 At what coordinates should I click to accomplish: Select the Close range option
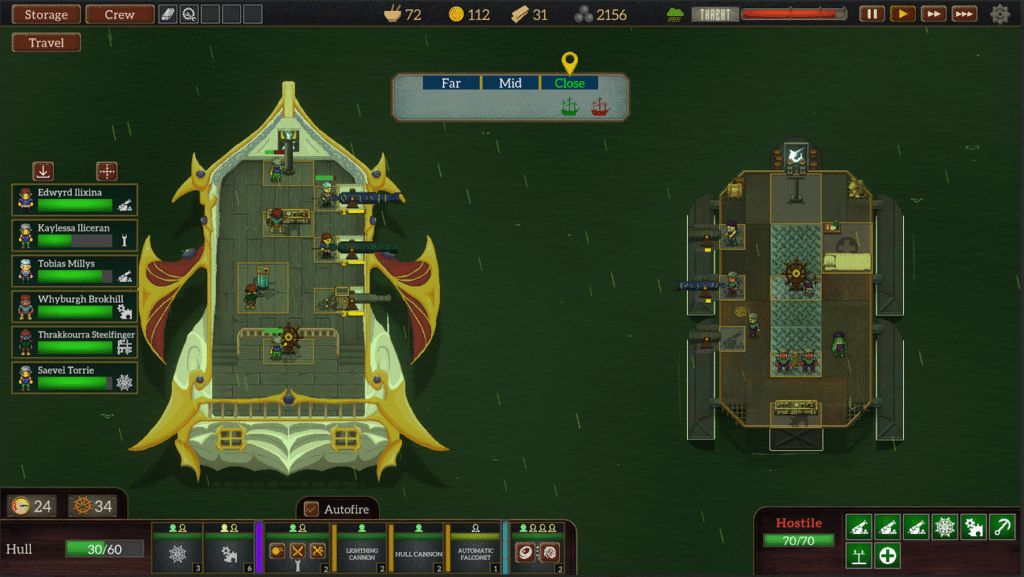click(x=569, y=83)
